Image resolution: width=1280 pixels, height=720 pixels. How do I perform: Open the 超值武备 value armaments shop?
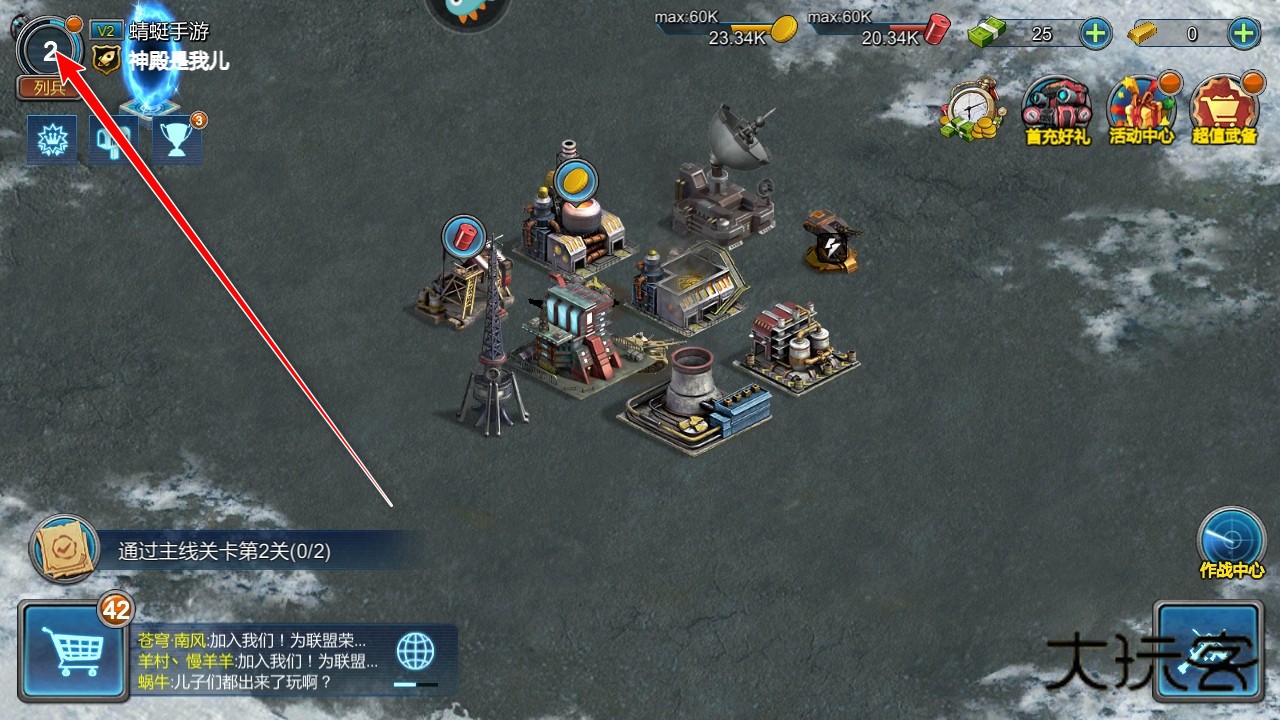click(x=1224, y=110)
